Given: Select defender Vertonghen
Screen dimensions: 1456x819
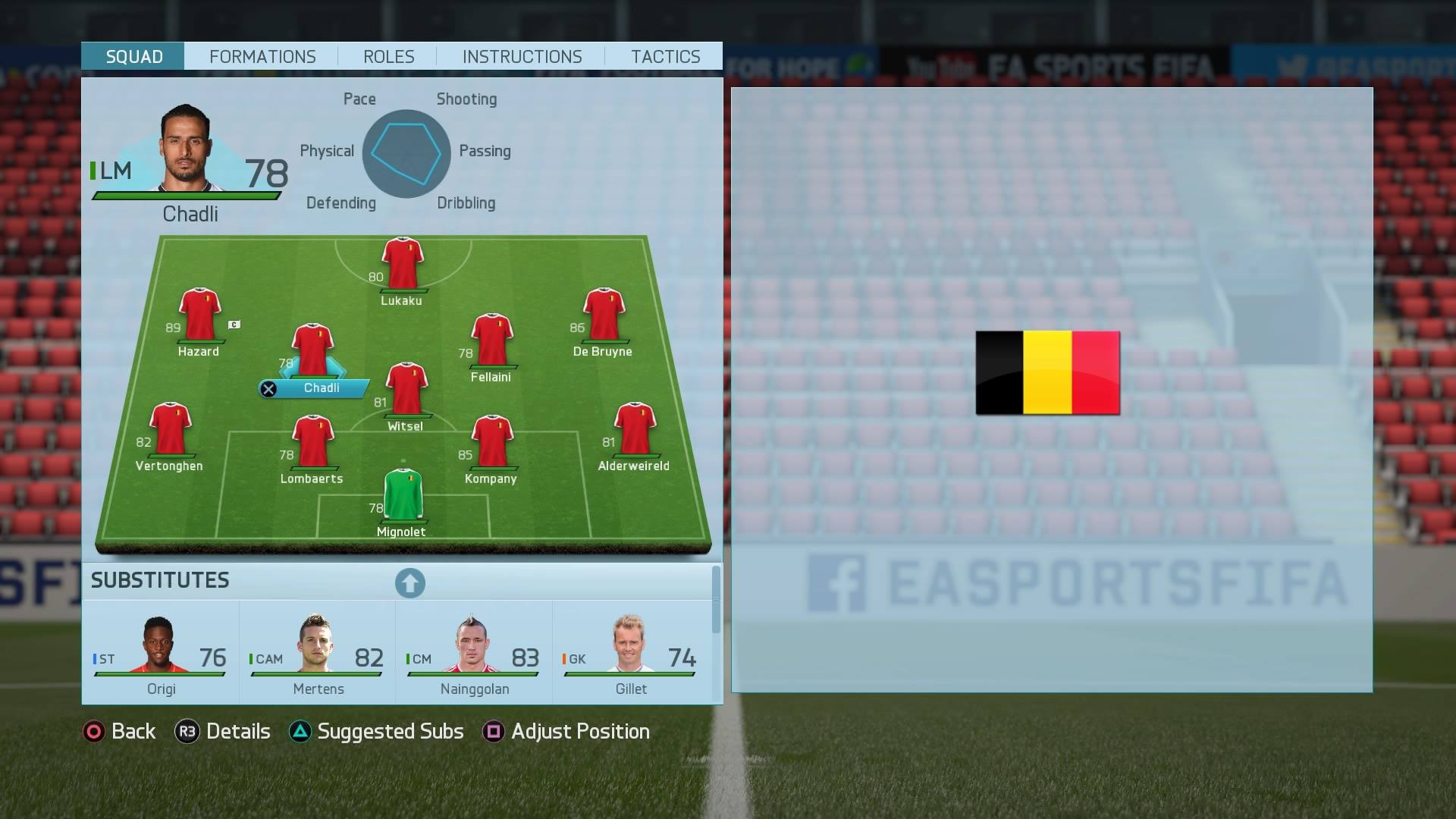Looking at the screenshot, I should 170,429.
